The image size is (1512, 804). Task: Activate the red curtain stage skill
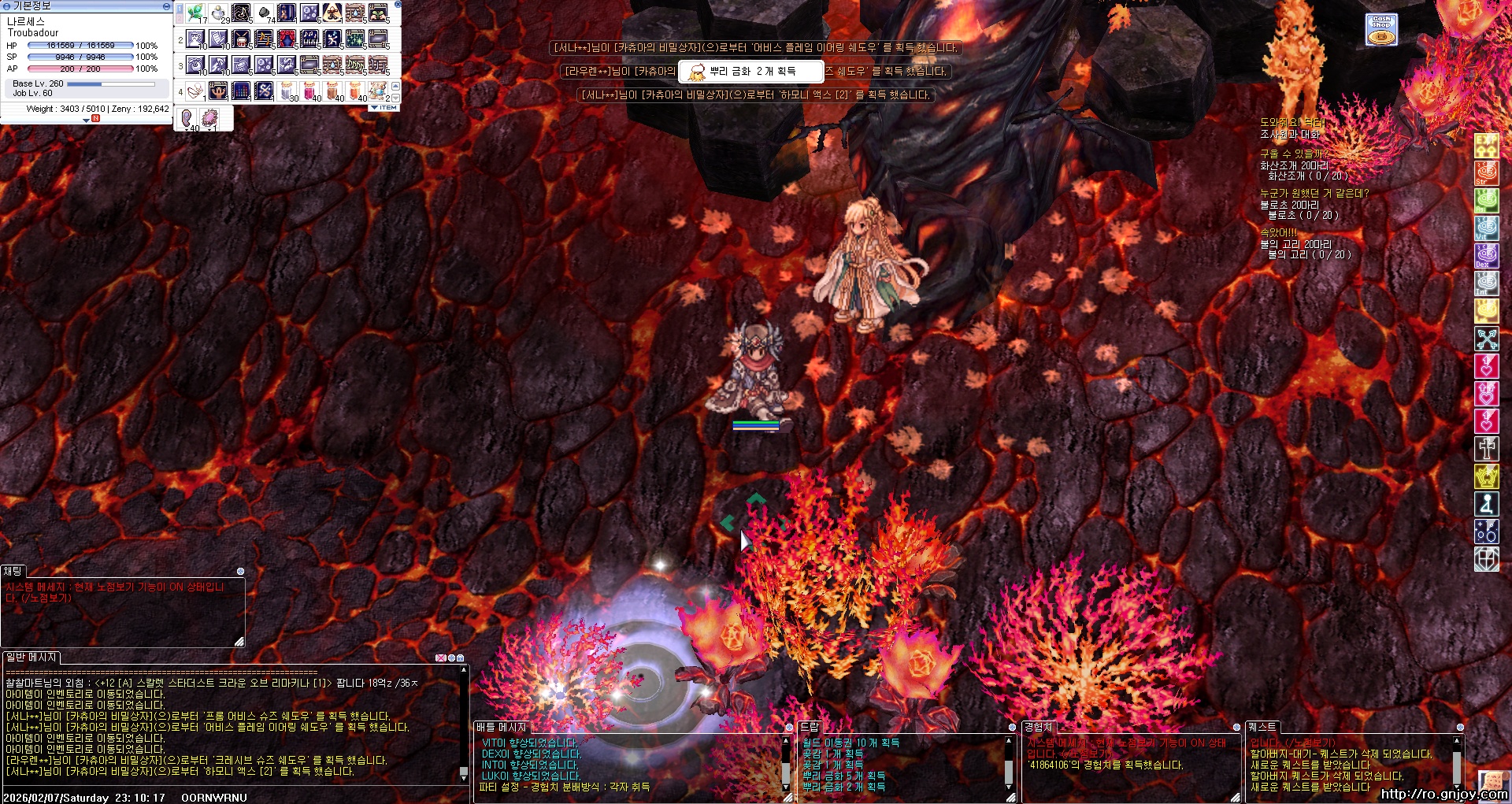point(287,39)
